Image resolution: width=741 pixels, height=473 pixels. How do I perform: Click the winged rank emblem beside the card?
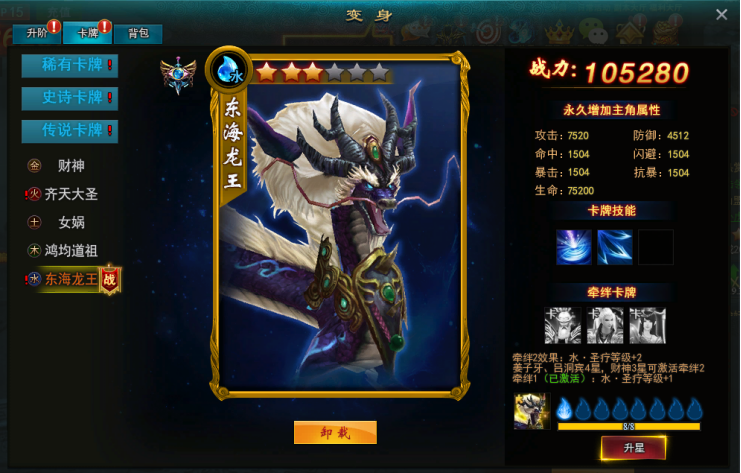[x=178, y=75]
